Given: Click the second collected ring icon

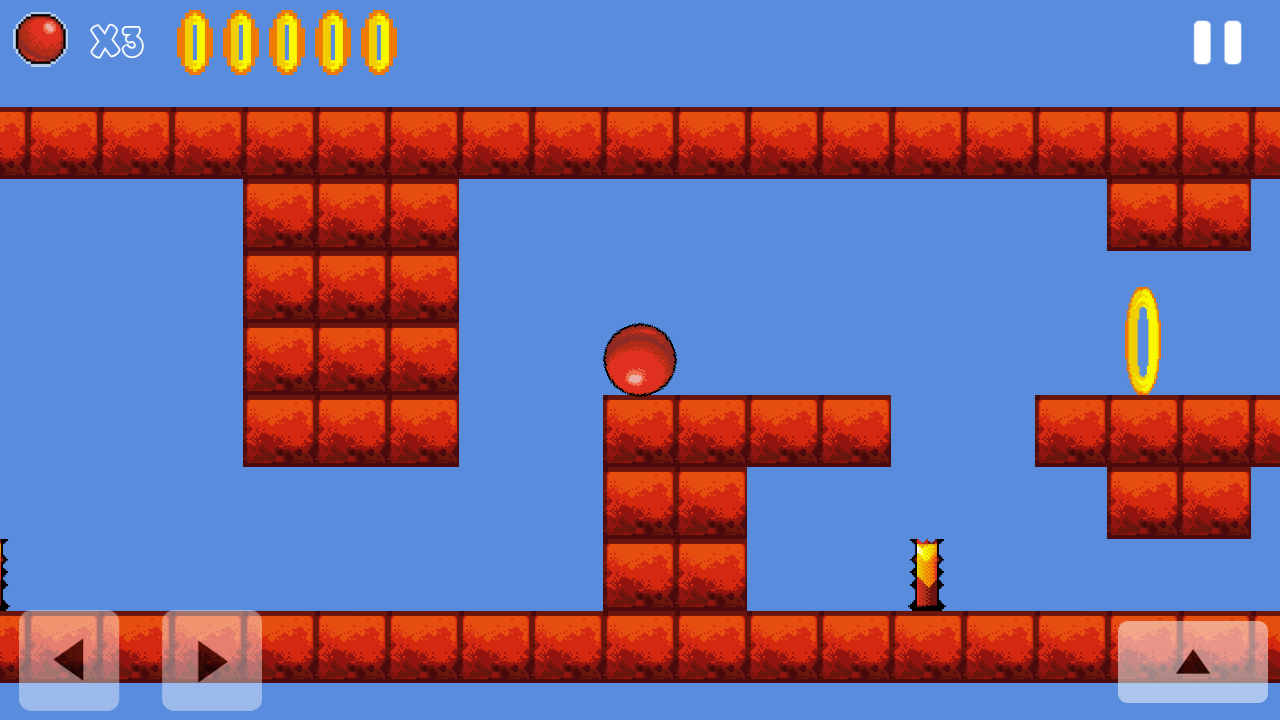Looking at the screenshot, I should [240, 42].
